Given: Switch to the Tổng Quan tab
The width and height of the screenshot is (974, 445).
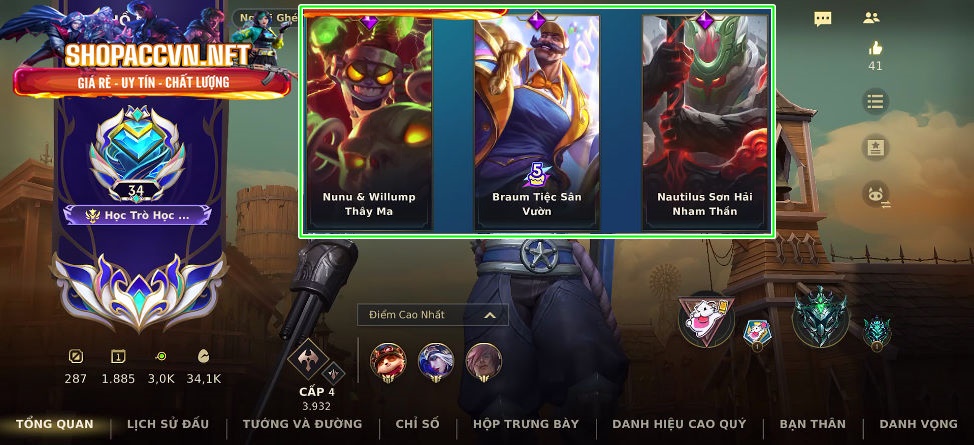Looking at the screenshot, I should pos(54,424).
